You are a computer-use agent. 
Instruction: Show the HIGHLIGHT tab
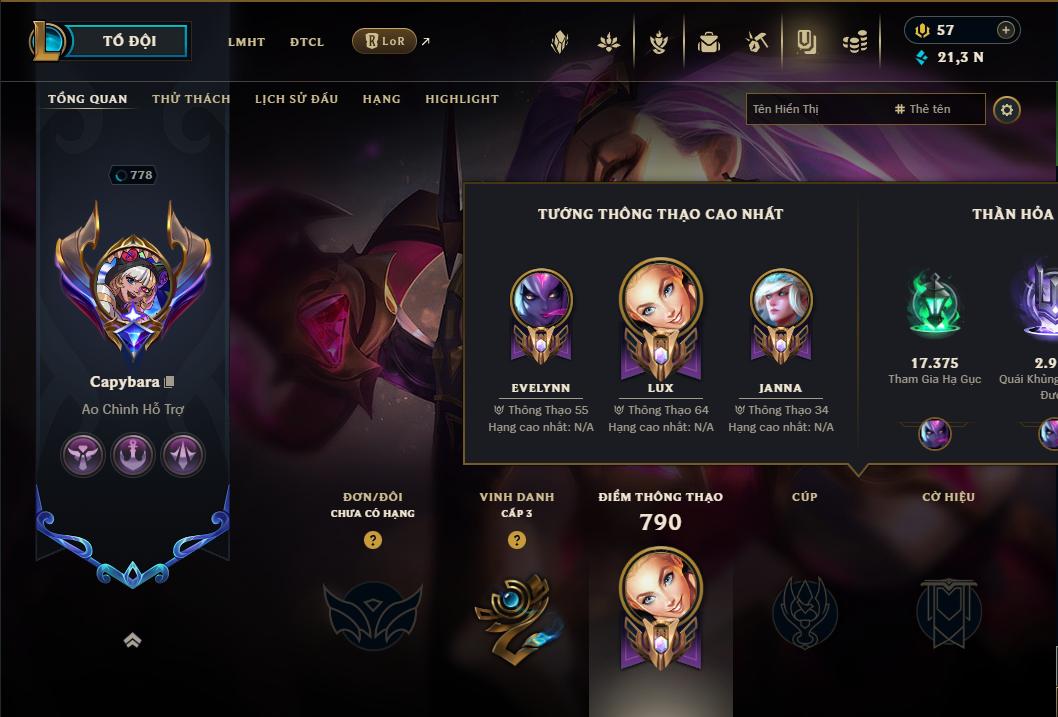click(461, 99)
